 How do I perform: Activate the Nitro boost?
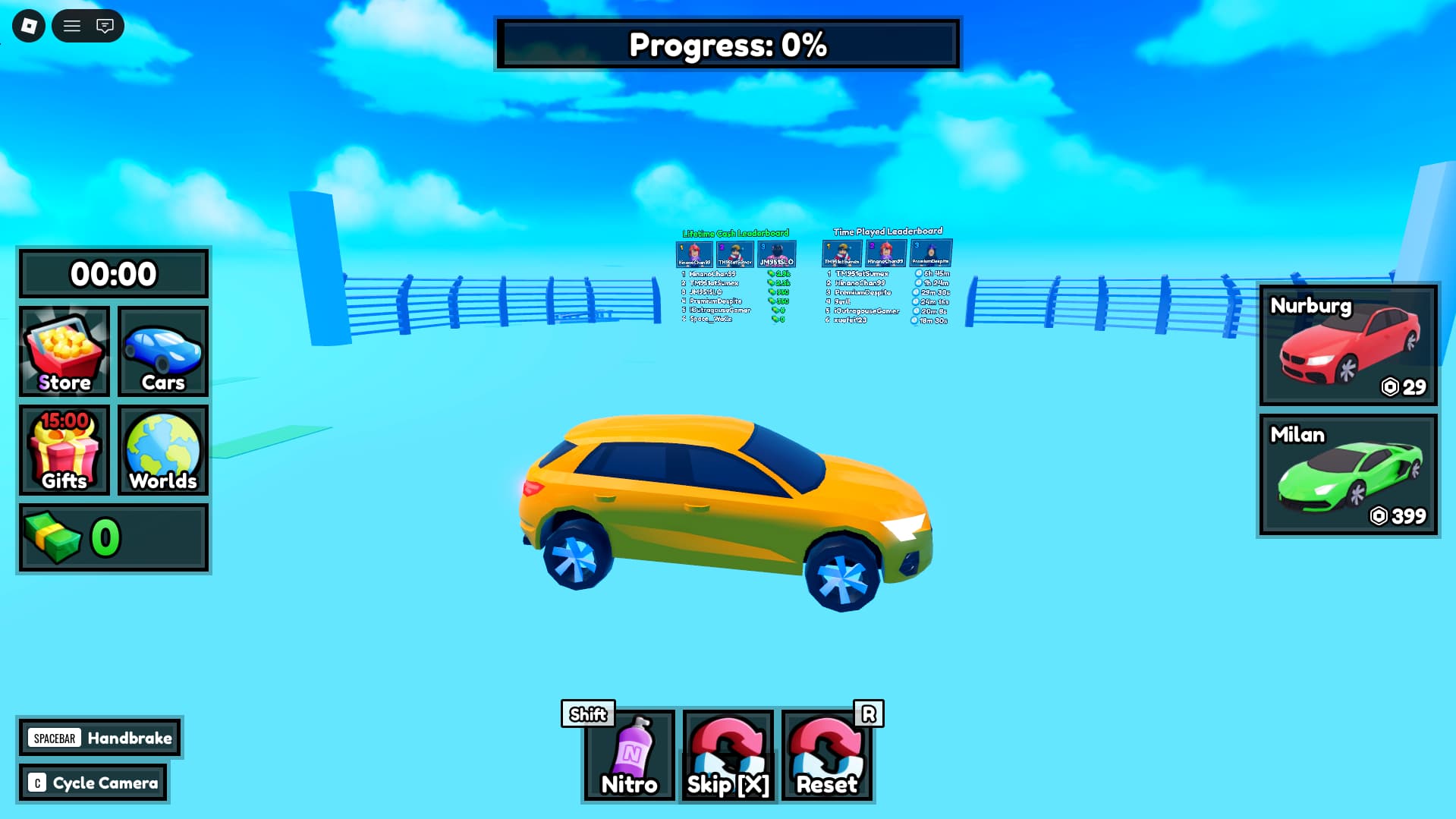tap(629, 755)
